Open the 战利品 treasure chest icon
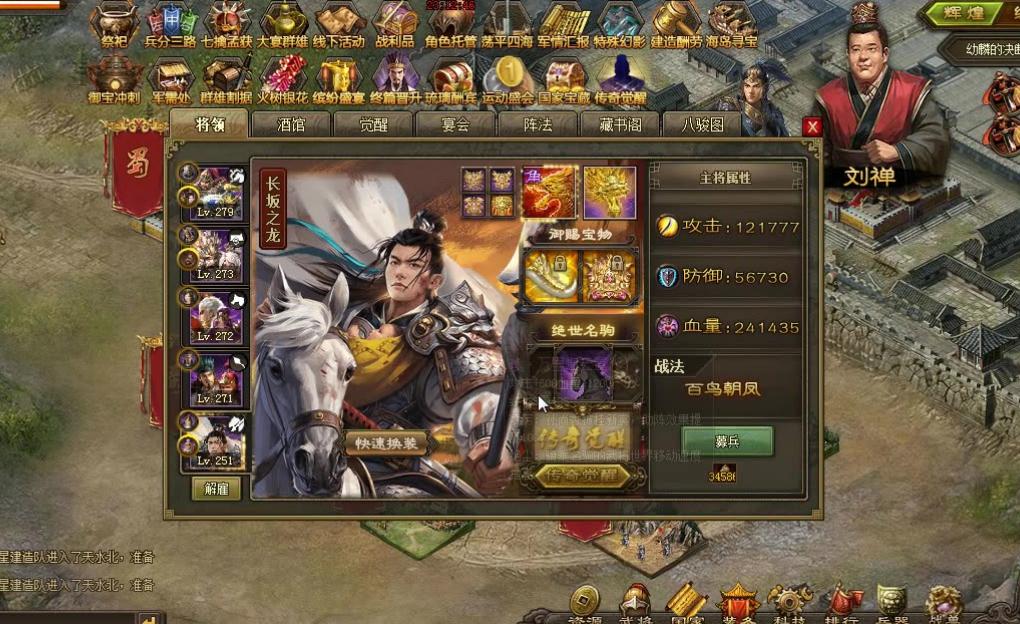This screenshot has width=1020, height=624. pyautogui.click(x=394, y=25)
